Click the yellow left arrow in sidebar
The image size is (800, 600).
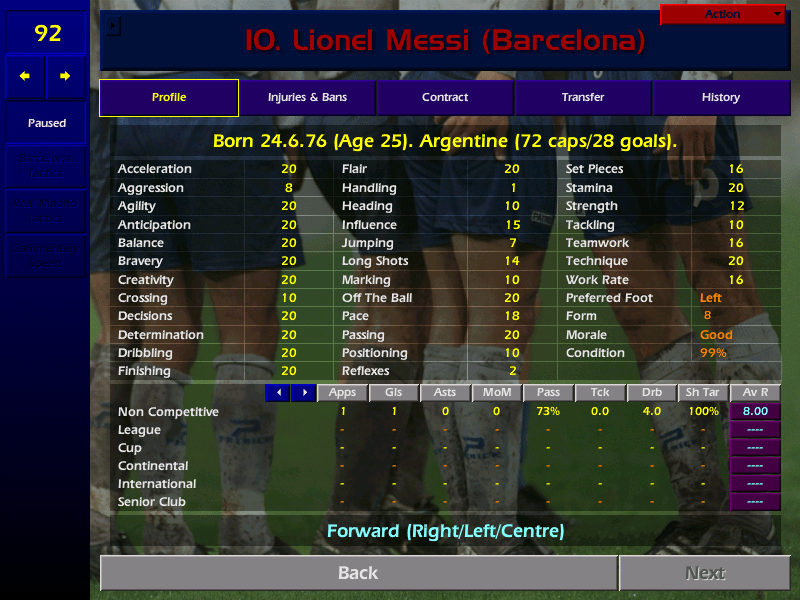25,76
